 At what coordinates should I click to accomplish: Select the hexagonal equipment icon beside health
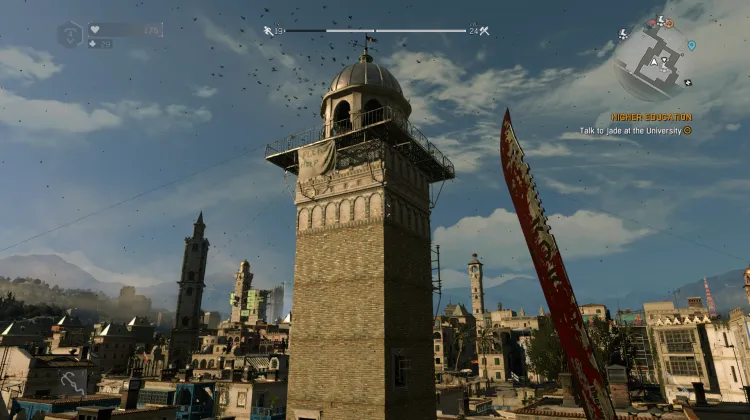[x=69, y=35]
